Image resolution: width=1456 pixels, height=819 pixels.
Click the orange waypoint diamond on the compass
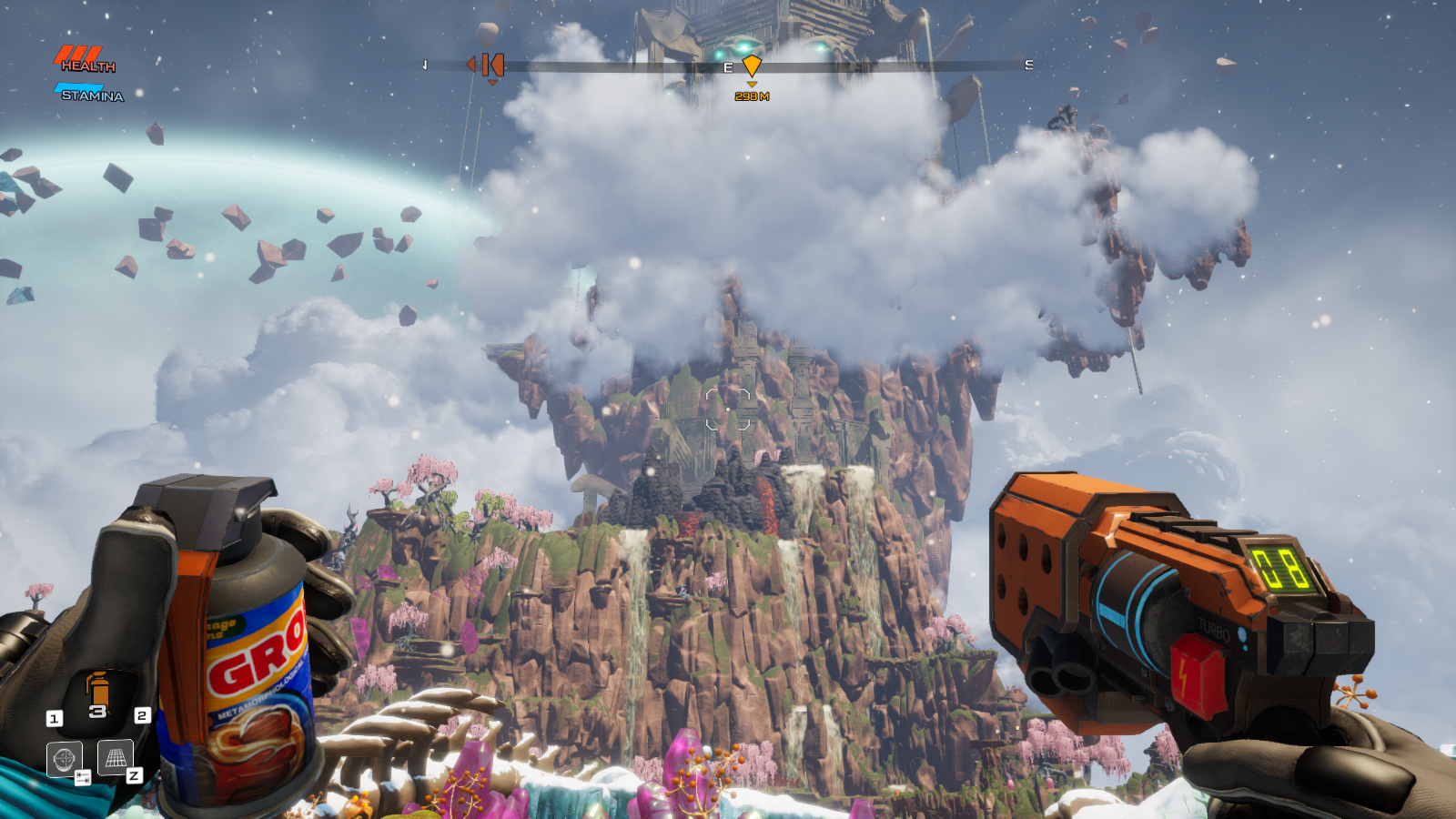pyautogui.click(x=752, y=66)
